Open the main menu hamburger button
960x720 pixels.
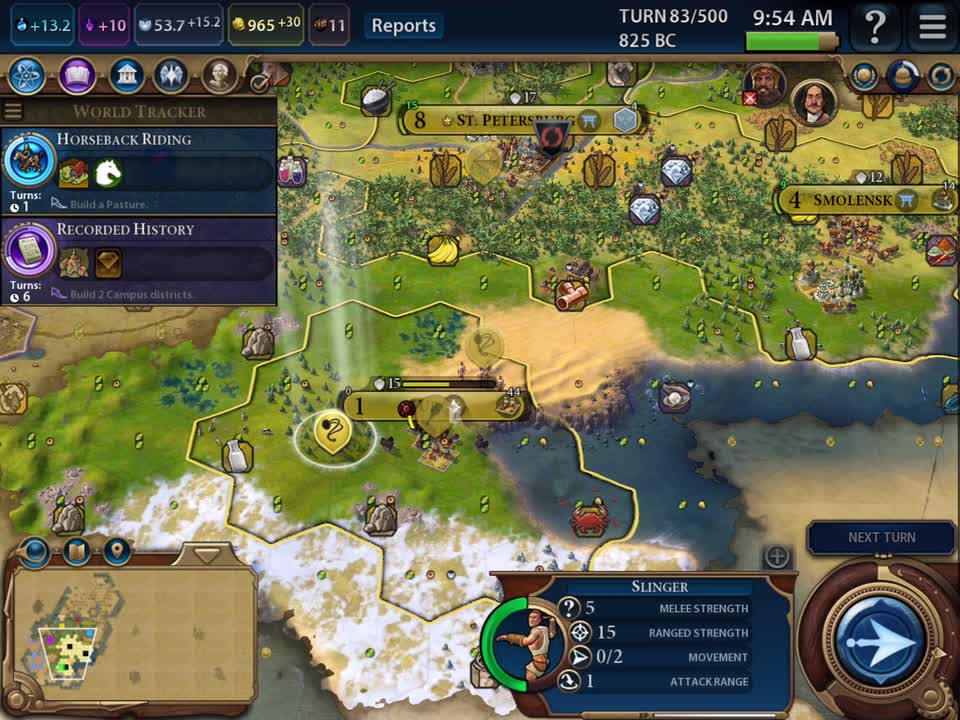(931, 26)
